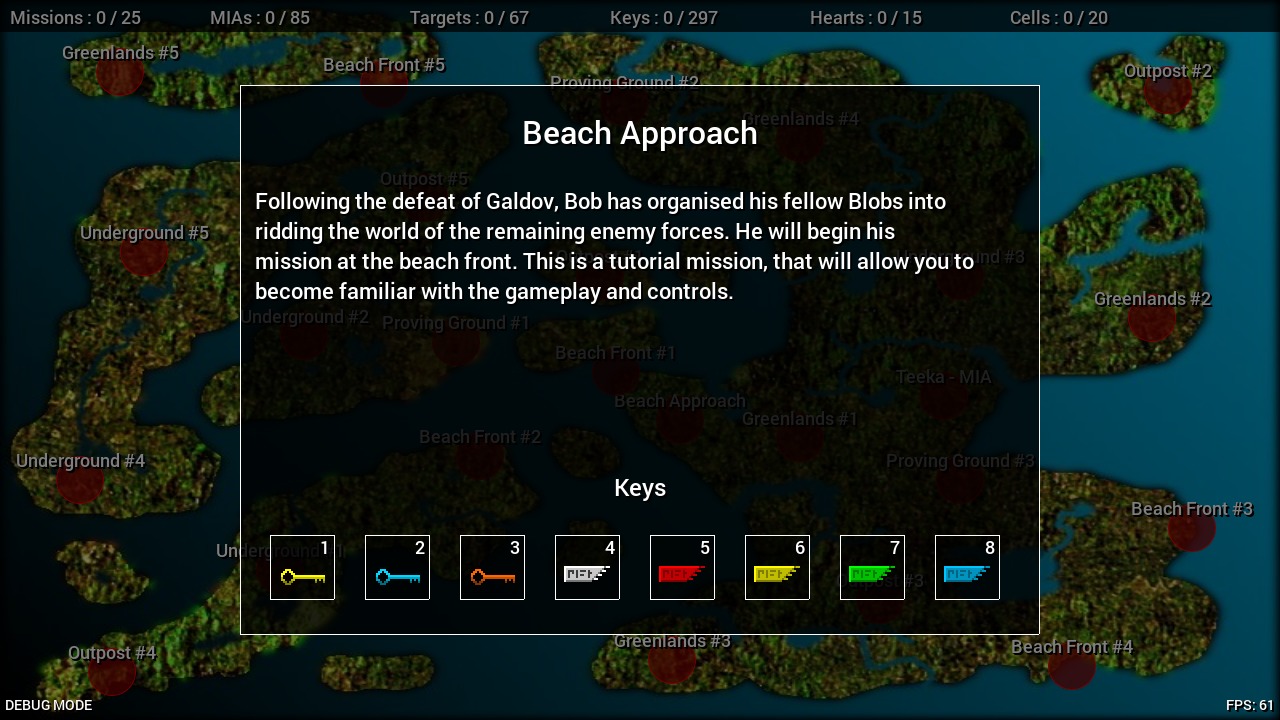
Task: Open the Underground #5 map marker
Action: tap(144, 254)
